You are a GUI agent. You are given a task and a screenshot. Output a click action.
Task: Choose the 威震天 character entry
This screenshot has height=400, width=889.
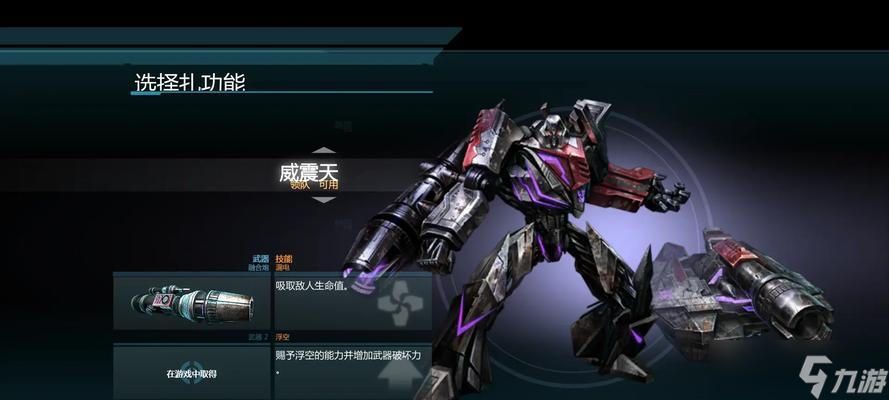(309, 174)
